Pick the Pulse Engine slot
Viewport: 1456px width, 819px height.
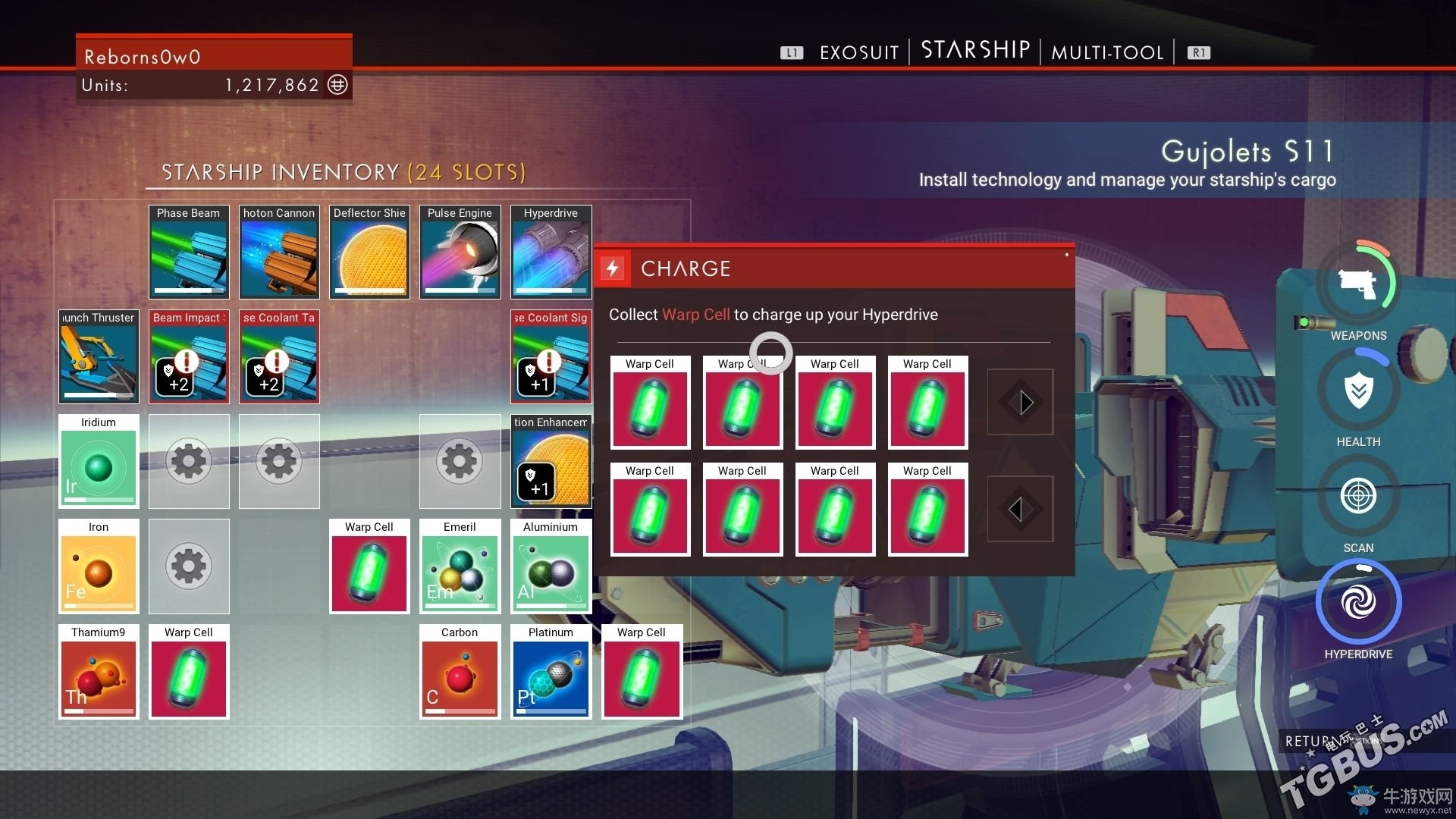click(460, 252)
